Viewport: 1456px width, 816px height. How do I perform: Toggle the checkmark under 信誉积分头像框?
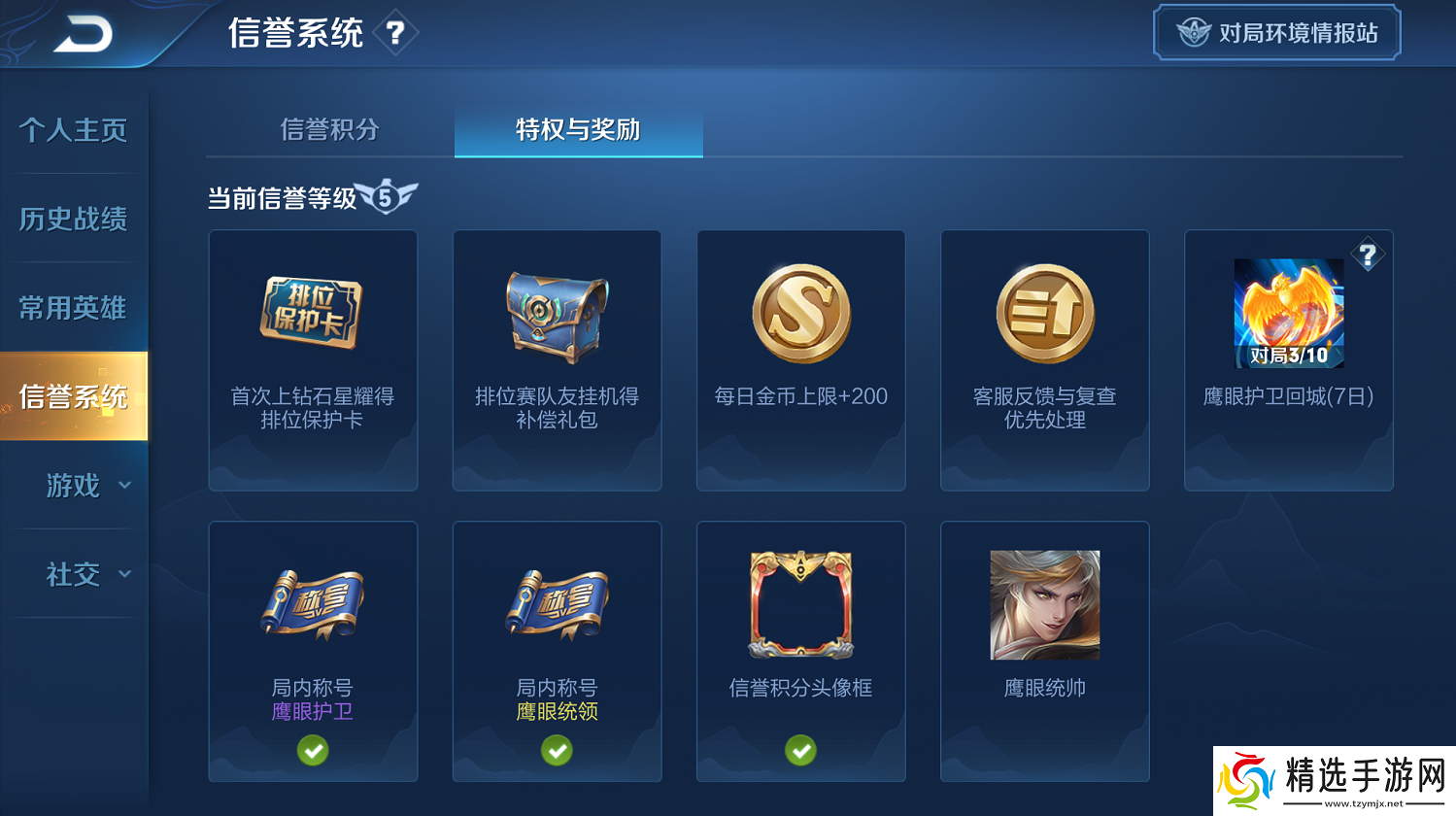(800, 750)
